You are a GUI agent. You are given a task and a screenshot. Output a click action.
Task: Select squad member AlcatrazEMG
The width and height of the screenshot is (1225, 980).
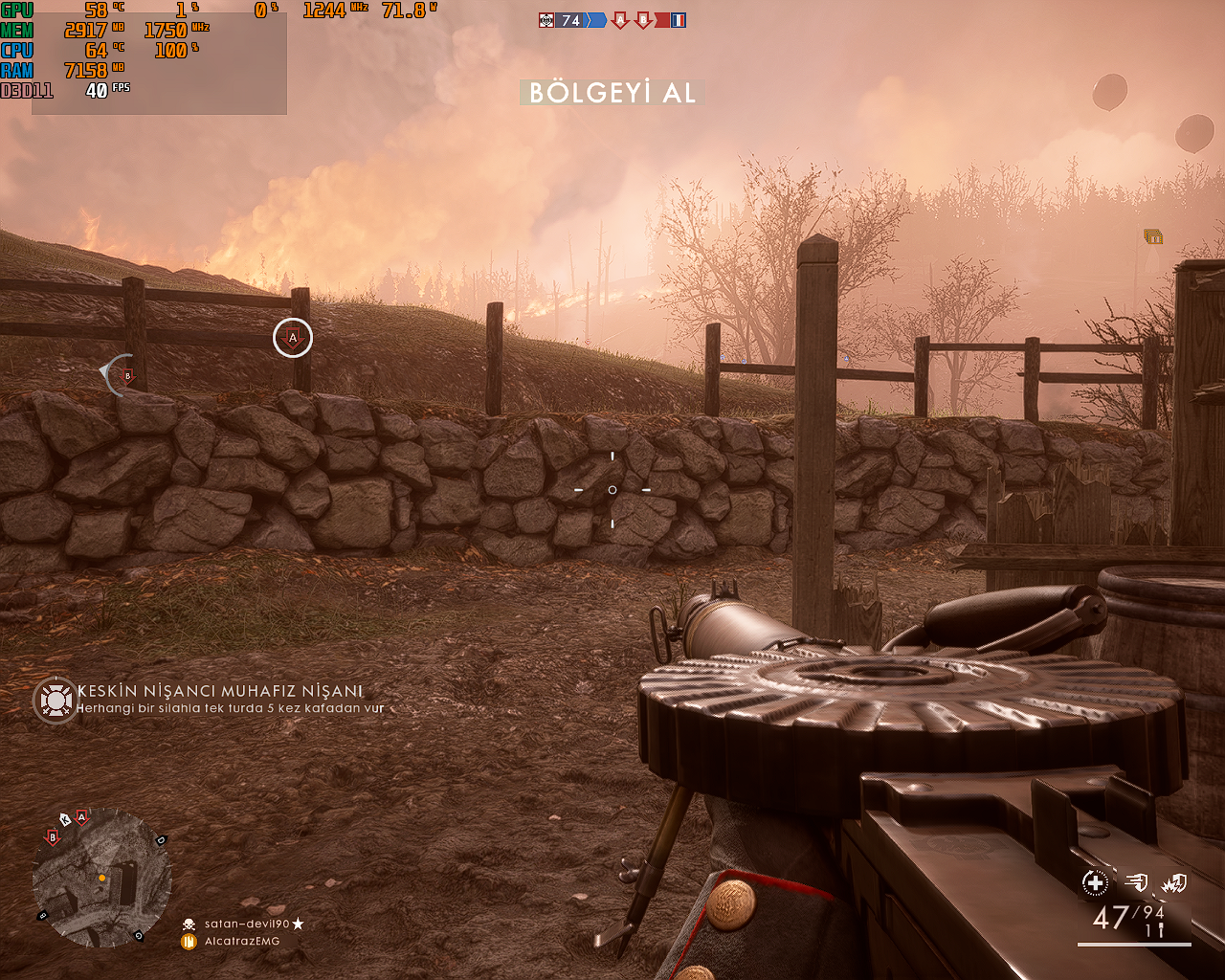click(241, 942)
